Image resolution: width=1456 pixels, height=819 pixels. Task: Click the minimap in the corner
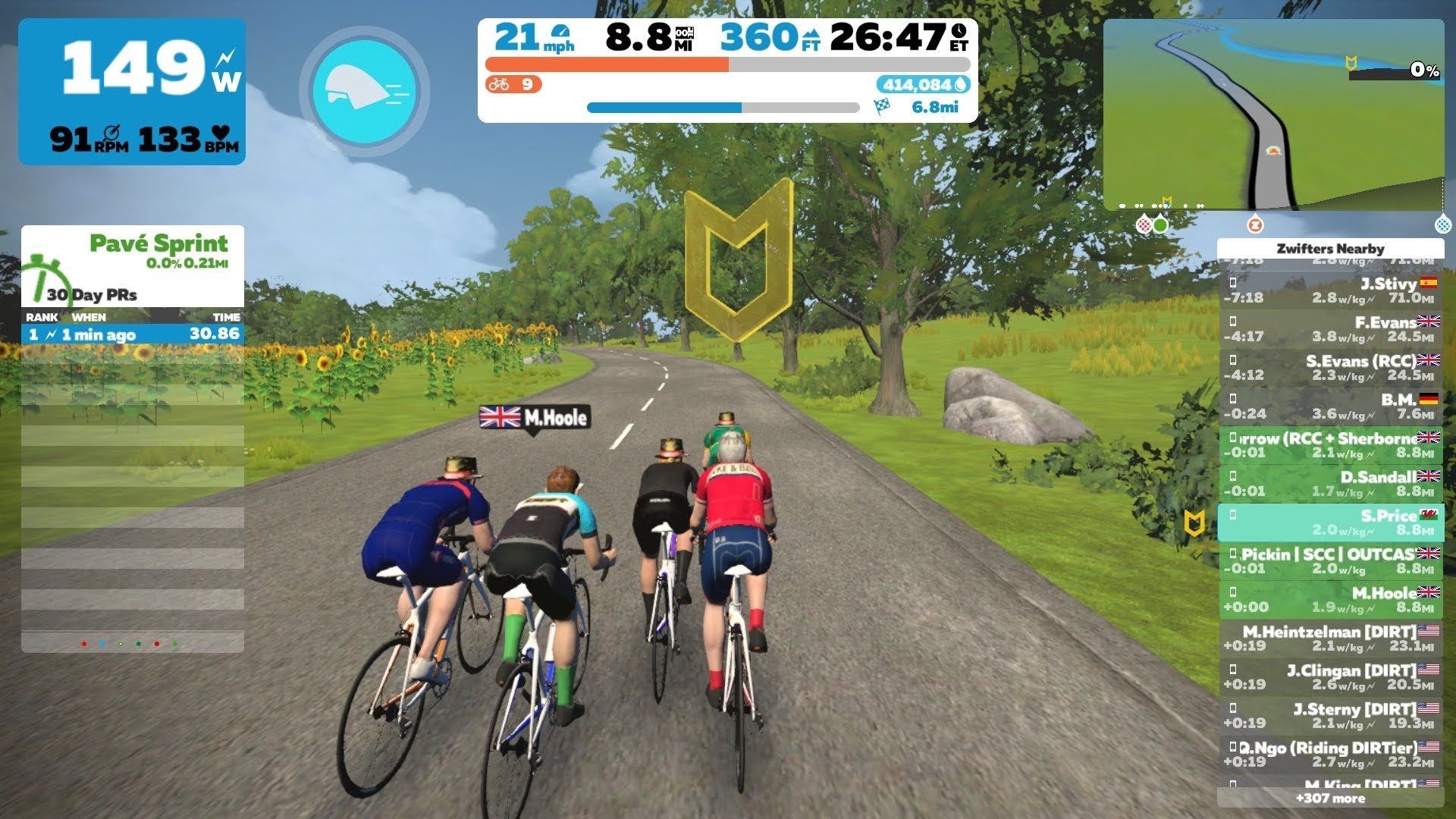click(1272, 114)
